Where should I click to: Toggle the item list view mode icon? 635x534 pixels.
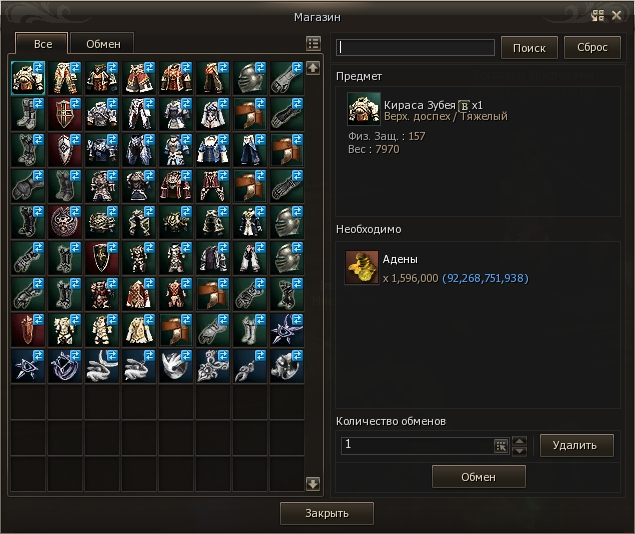[313, 44]
